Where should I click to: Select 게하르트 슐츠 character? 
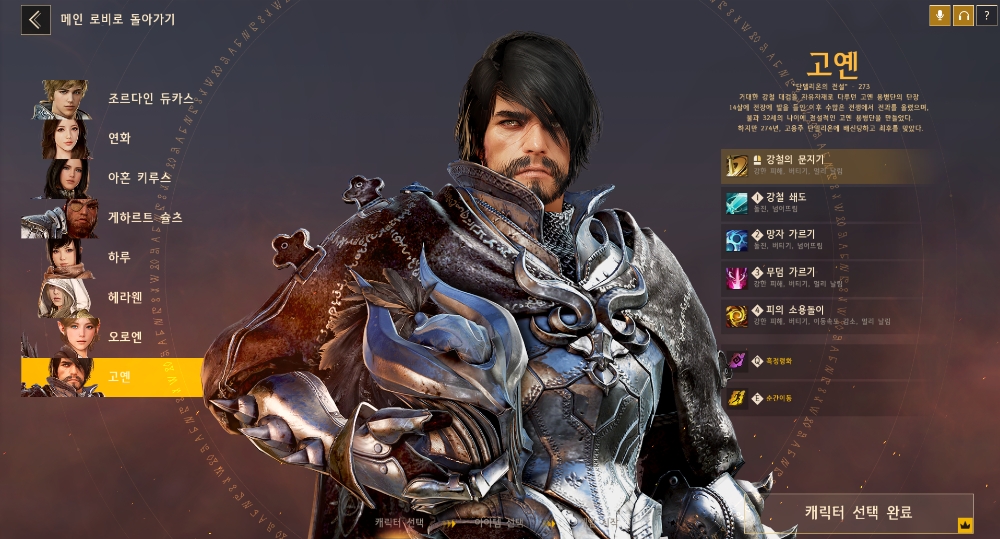click(x=112, y=217)
